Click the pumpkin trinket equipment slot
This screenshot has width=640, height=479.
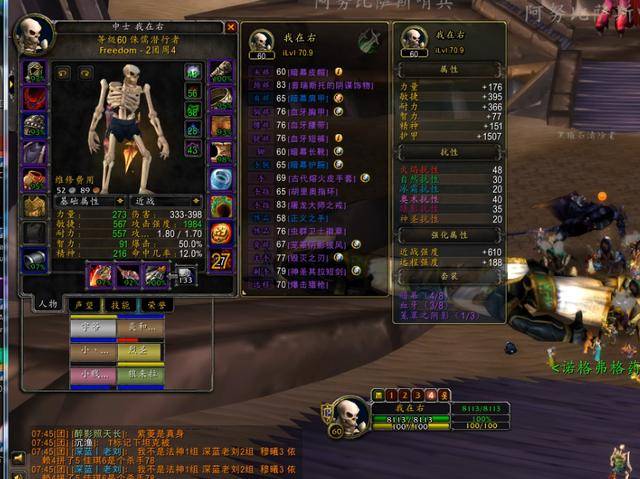coord(220,233)
